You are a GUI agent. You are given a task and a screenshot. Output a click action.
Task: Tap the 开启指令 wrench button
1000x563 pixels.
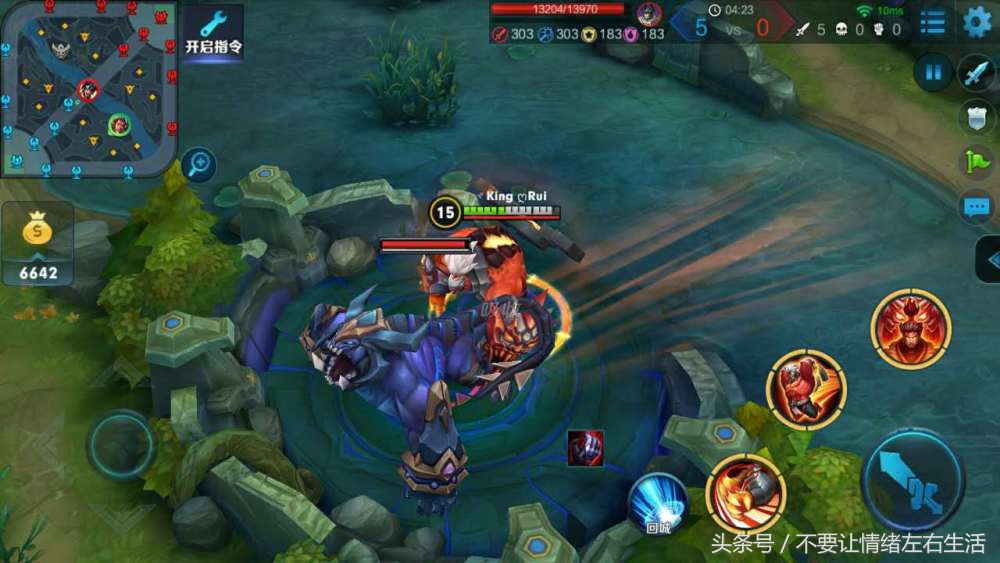pos(213,32)
